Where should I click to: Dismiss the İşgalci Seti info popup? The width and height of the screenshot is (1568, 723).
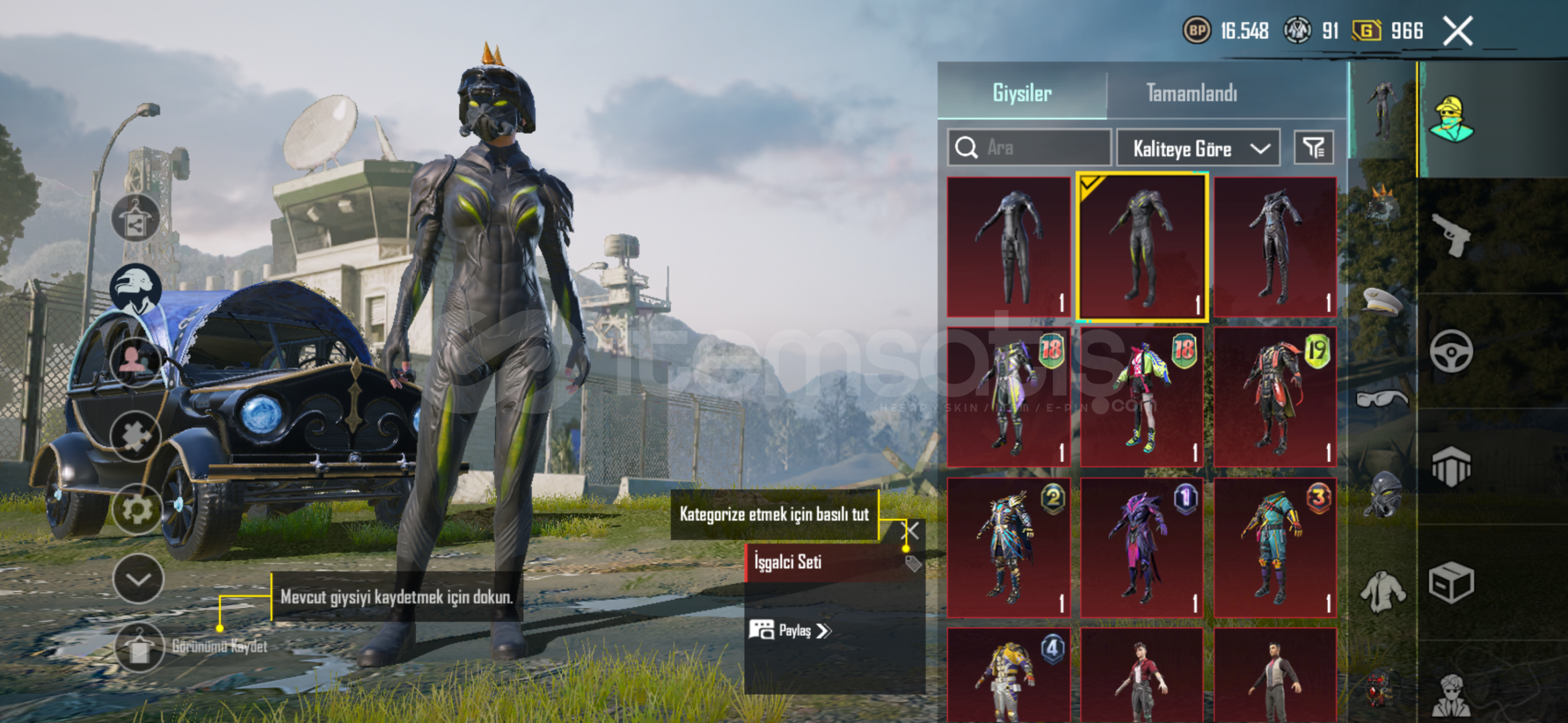coord(912,531)
